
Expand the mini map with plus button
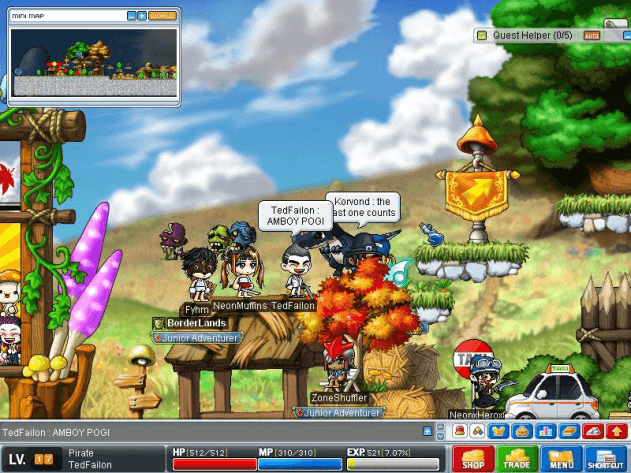click(x=142, y=16)
